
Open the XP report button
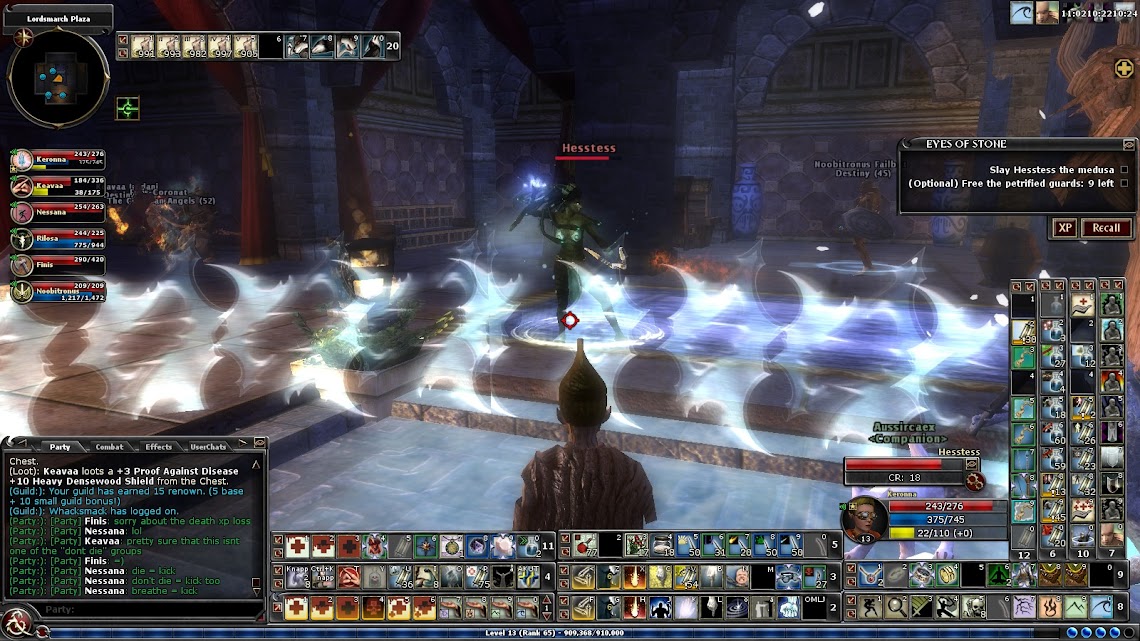[1065, 228]
